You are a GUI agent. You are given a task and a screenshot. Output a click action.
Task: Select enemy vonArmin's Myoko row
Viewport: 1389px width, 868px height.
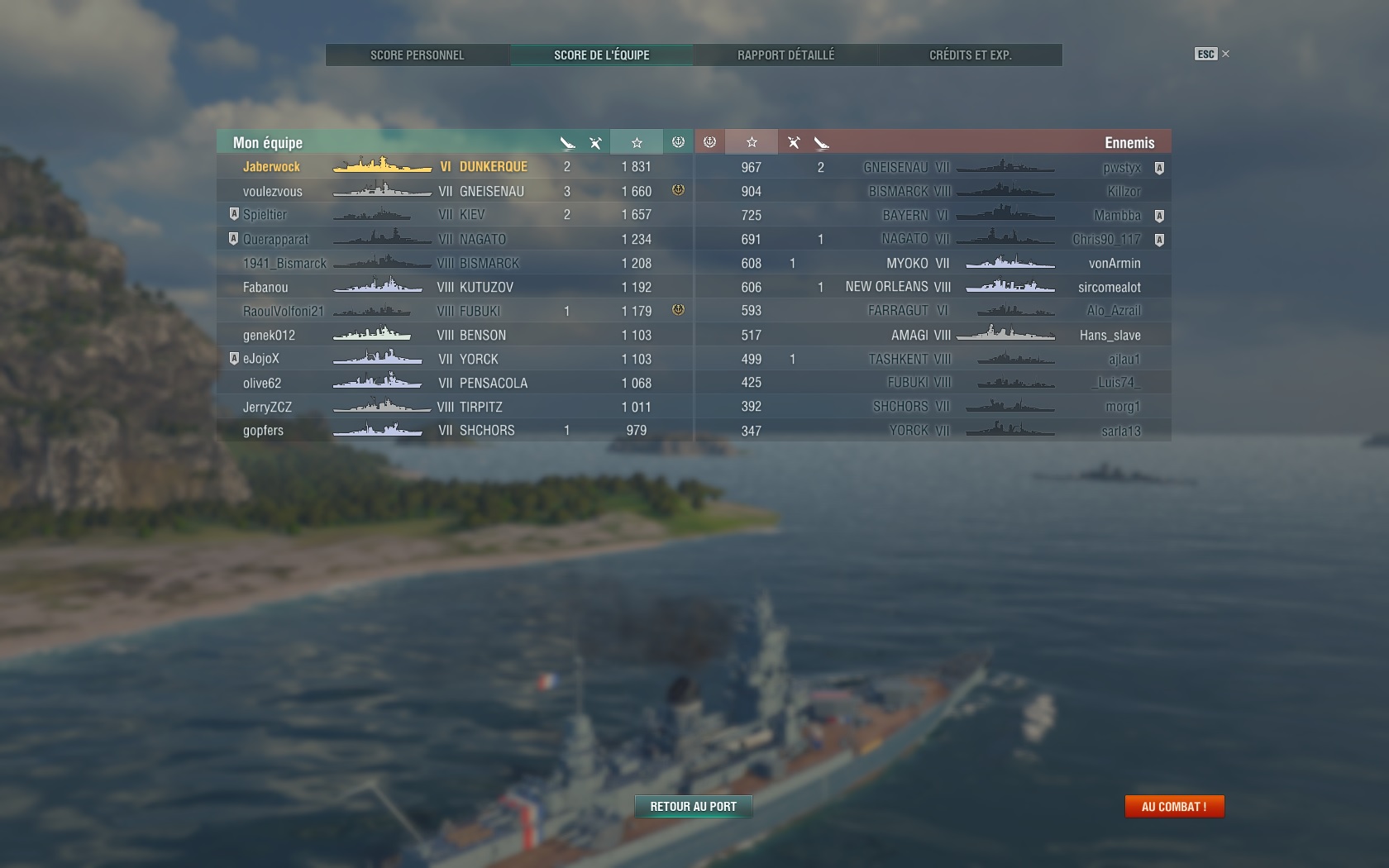pyautogui.click(x=933, y=263)
